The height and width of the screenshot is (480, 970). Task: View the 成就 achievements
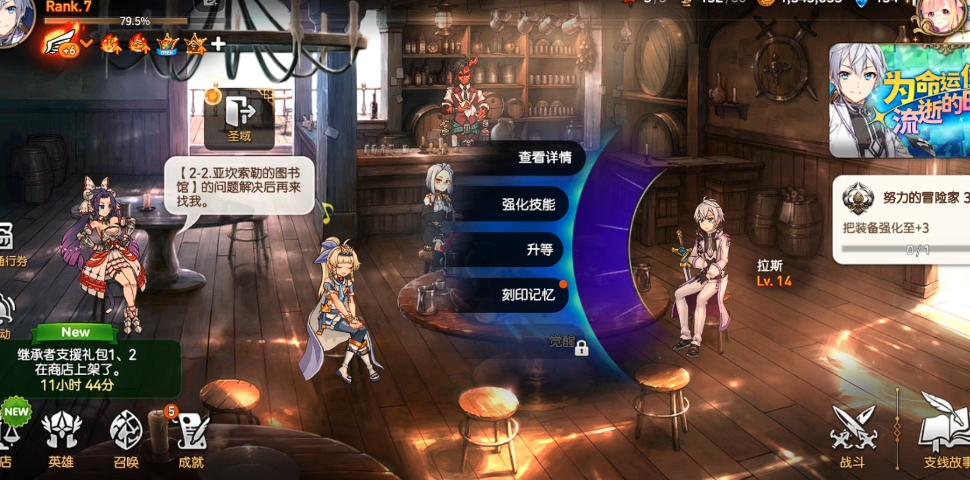tap(190, 440)
